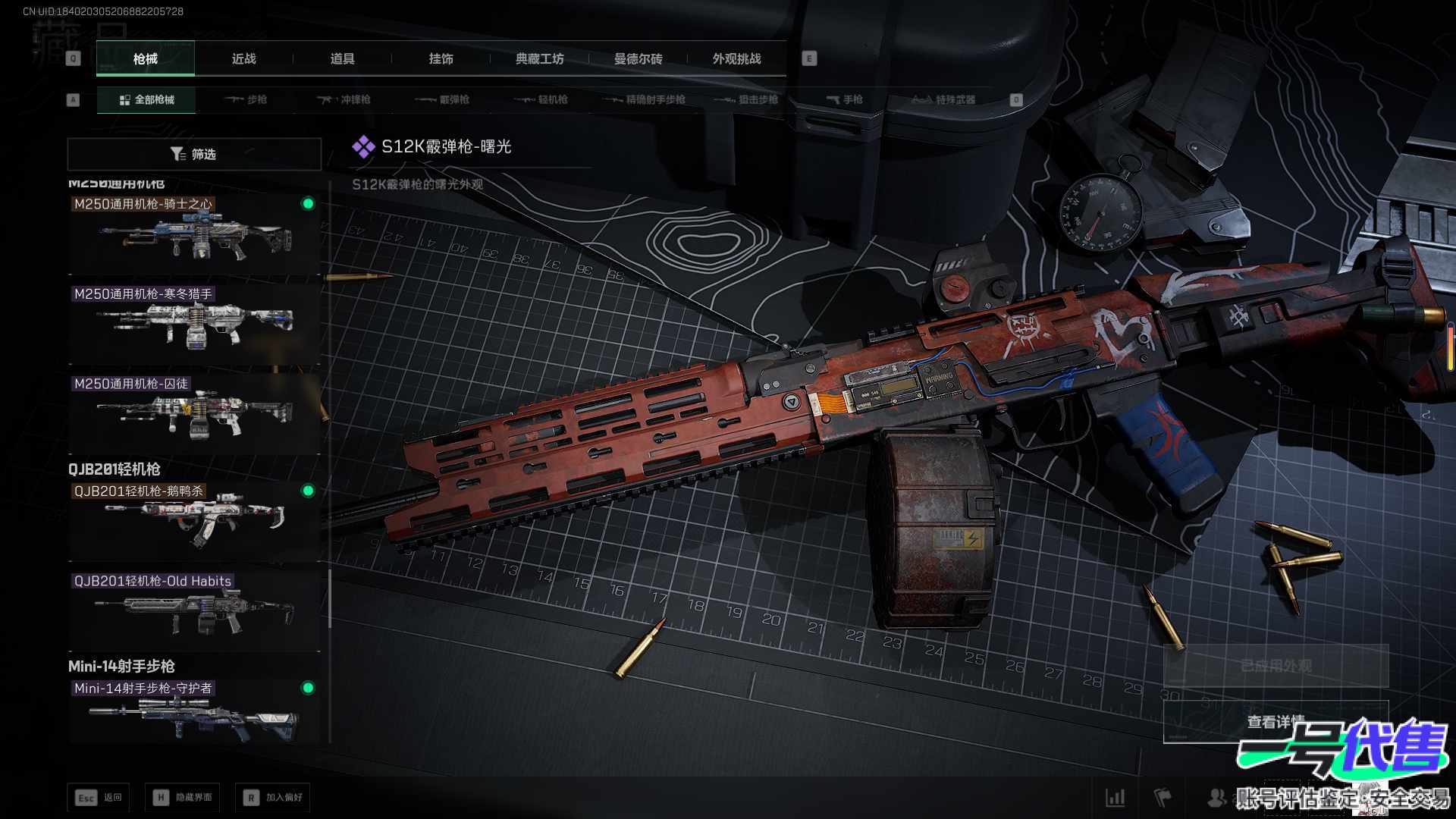Open the 典藏工坊 tab
This screenshot has height=819, width=1456.
539,59
